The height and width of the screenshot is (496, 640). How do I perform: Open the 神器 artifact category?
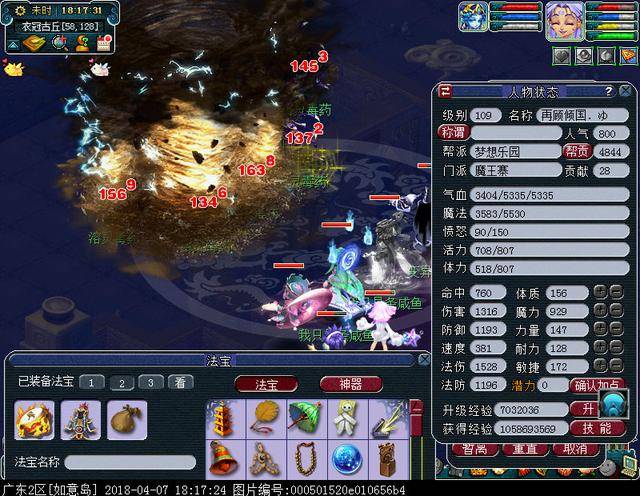pos(350,383)
